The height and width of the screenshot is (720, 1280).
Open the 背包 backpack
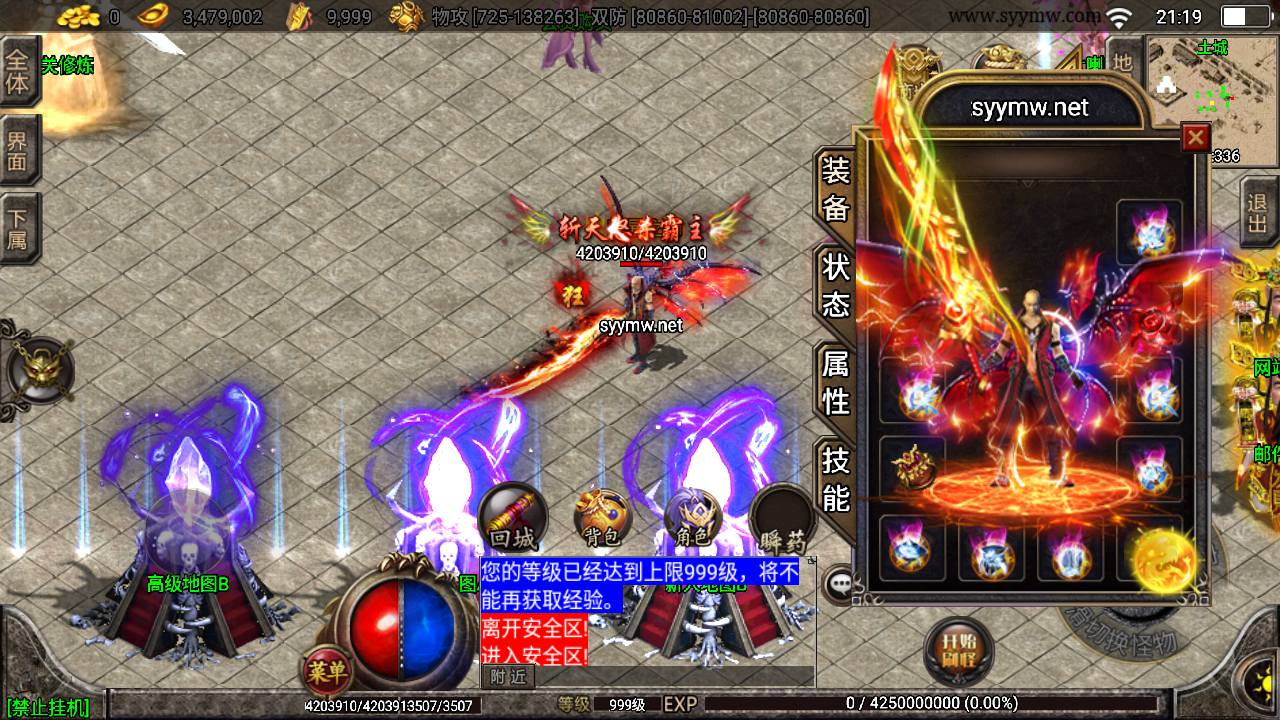coord(601,519)
